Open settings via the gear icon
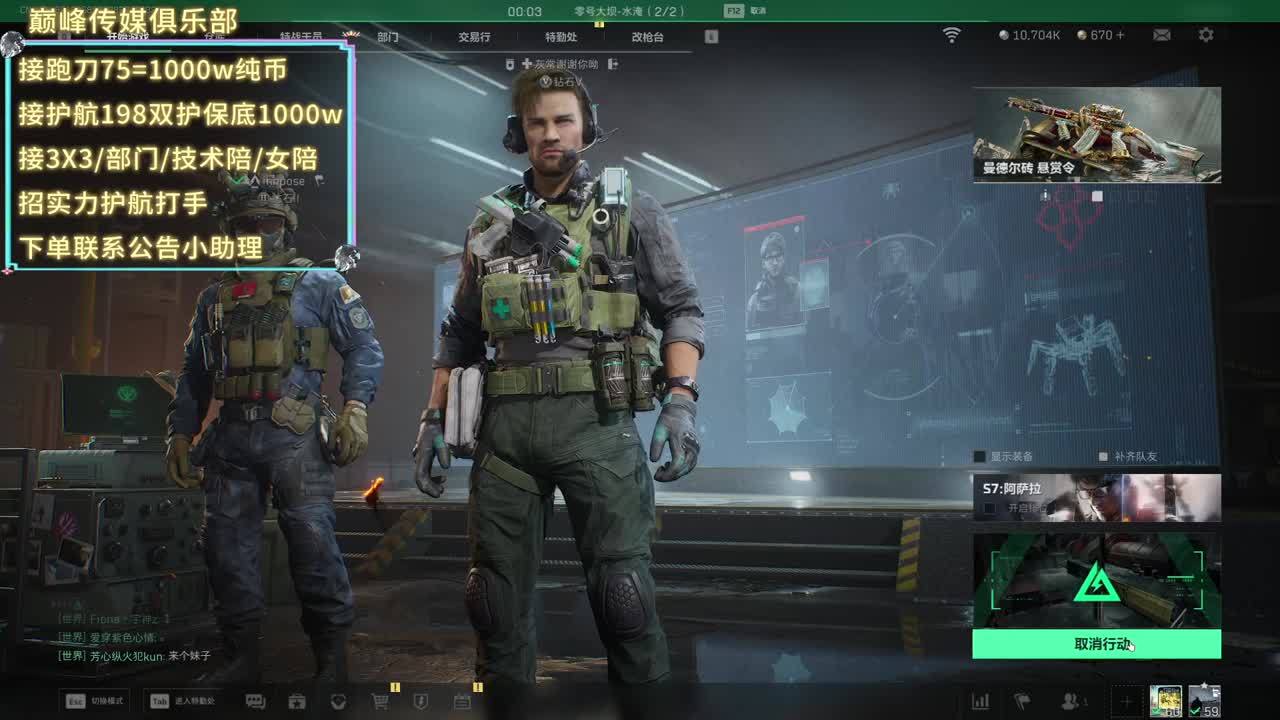 tap(1206, 35)
